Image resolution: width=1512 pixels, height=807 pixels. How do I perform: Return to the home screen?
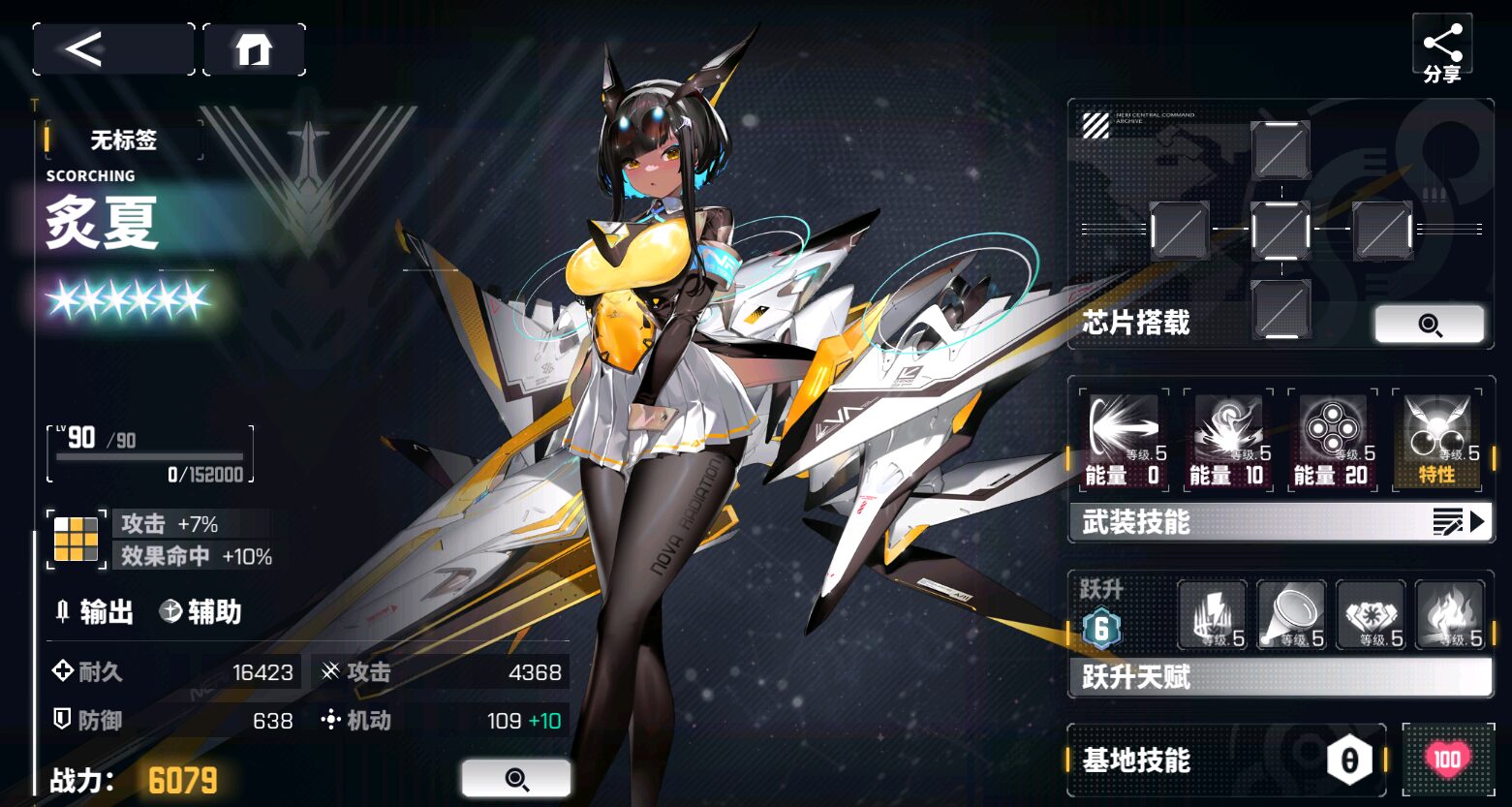pyautogui.click(x=254, y=49)
